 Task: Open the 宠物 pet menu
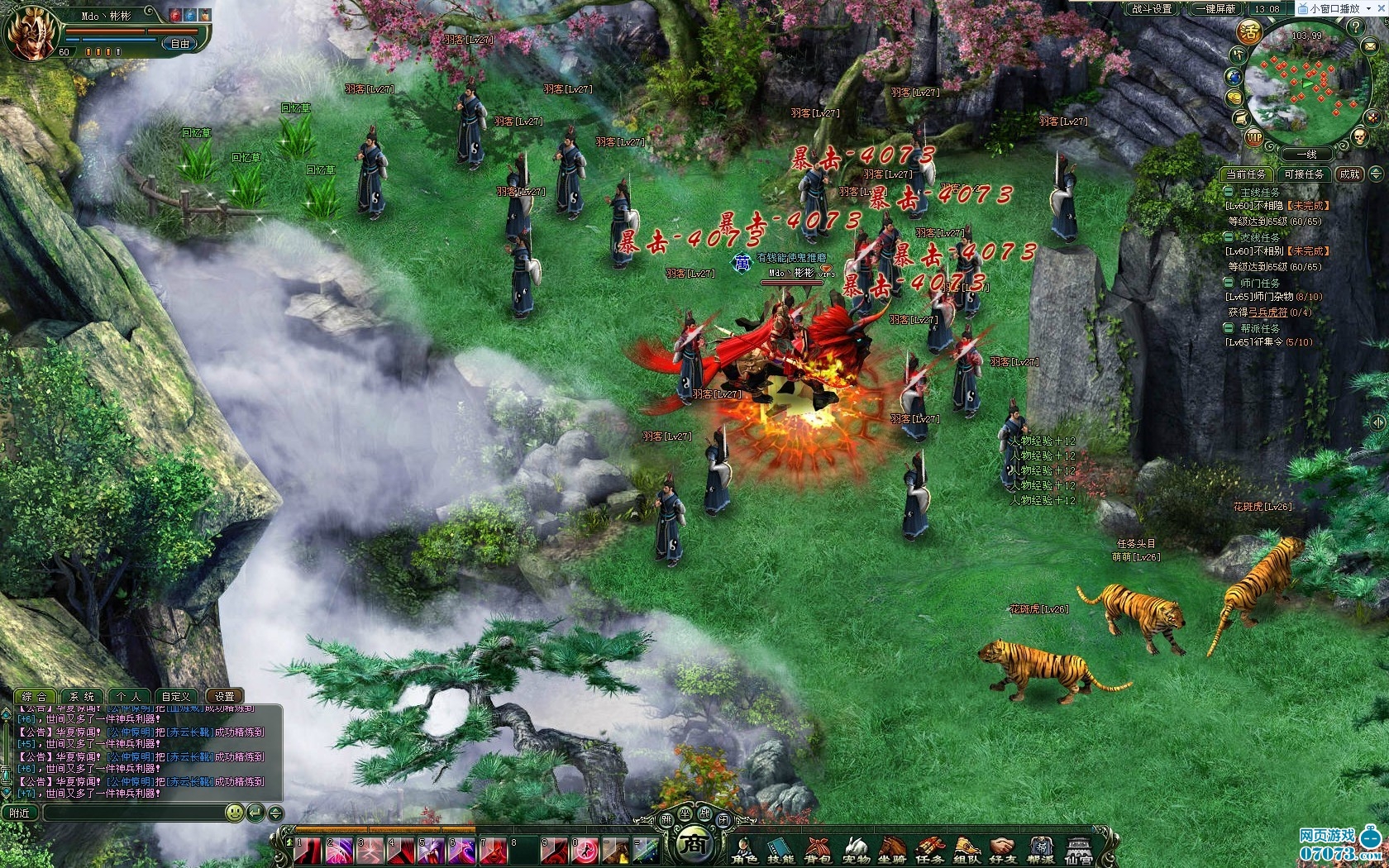click(856, 851)
